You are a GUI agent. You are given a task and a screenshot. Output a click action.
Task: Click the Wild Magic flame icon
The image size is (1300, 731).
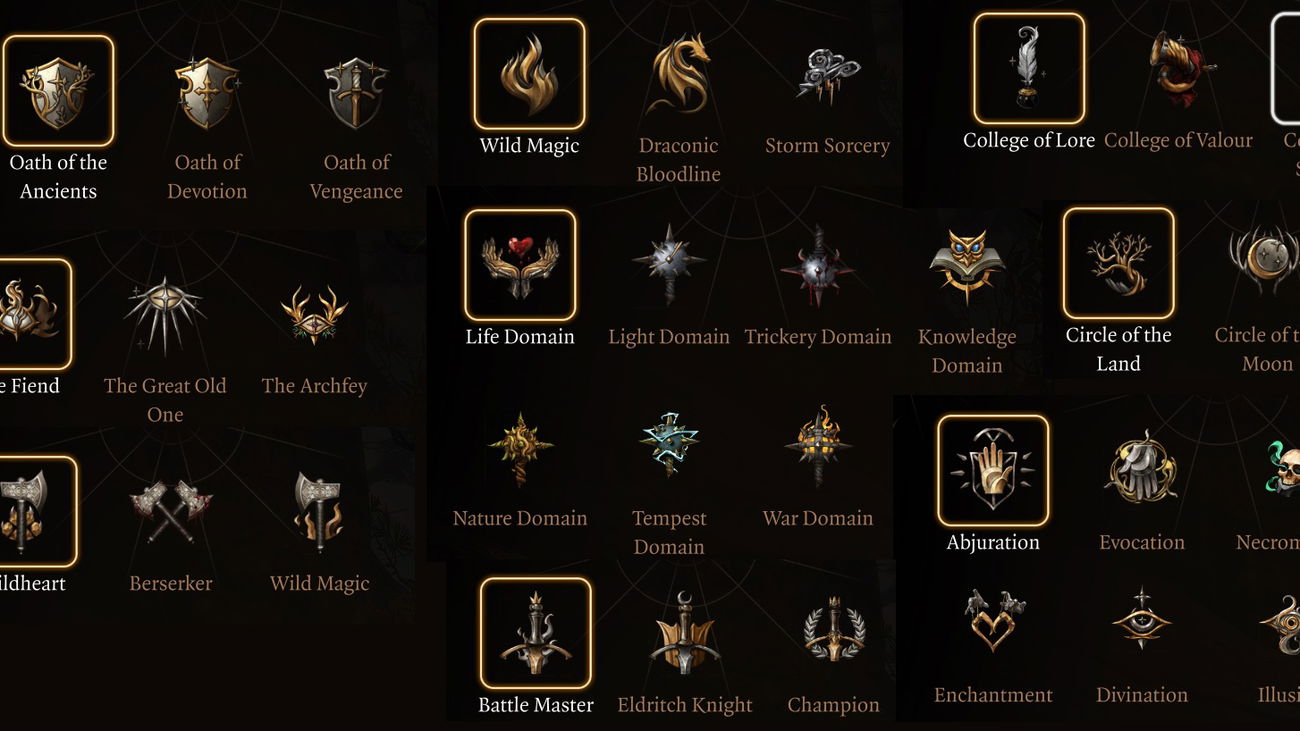529,70
